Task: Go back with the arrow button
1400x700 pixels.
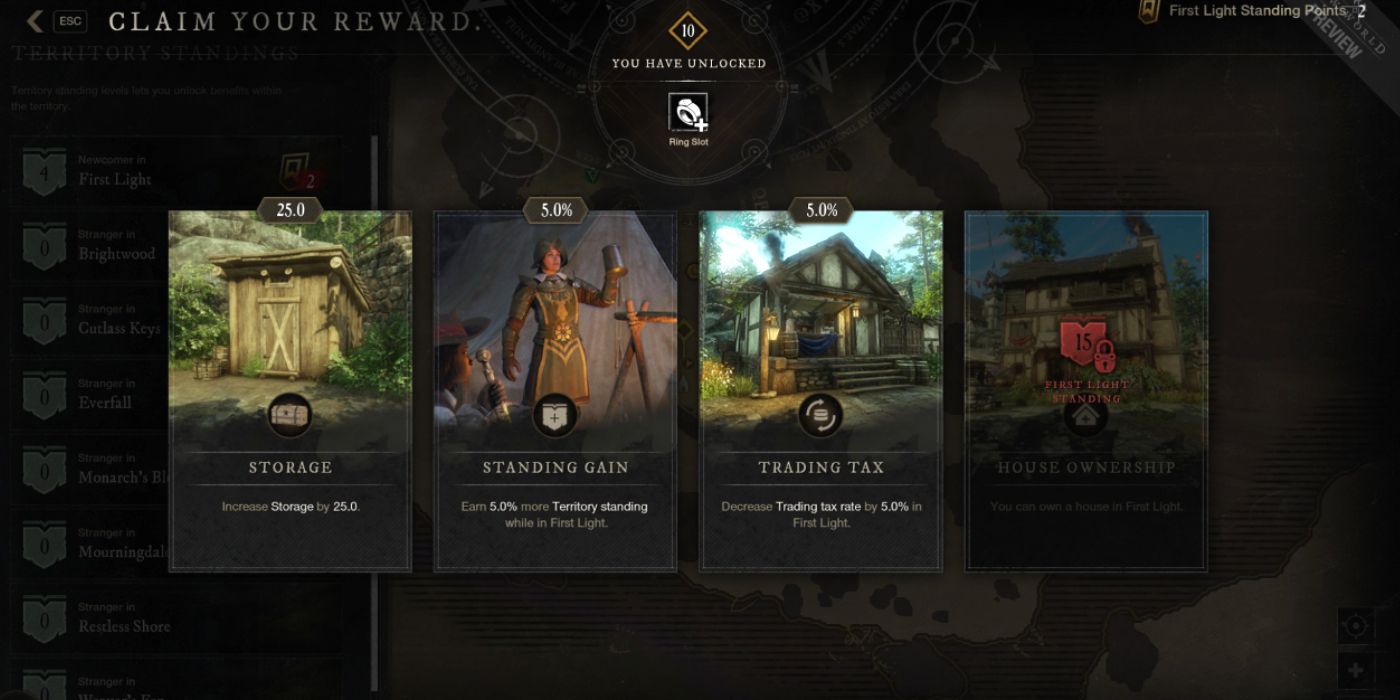Action: click(35, 21)
